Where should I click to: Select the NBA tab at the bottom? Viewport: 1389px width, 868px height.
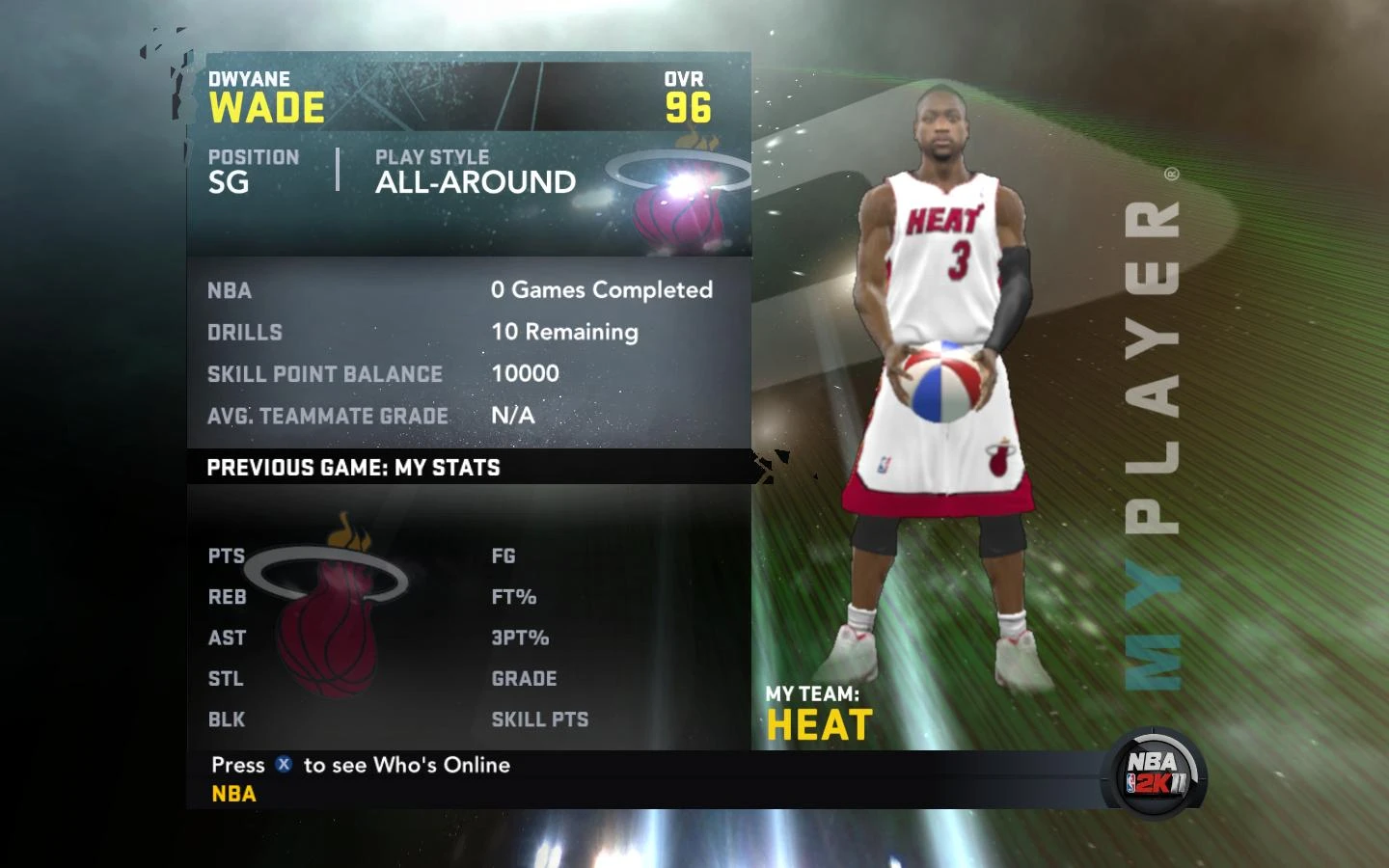[232, 793]
